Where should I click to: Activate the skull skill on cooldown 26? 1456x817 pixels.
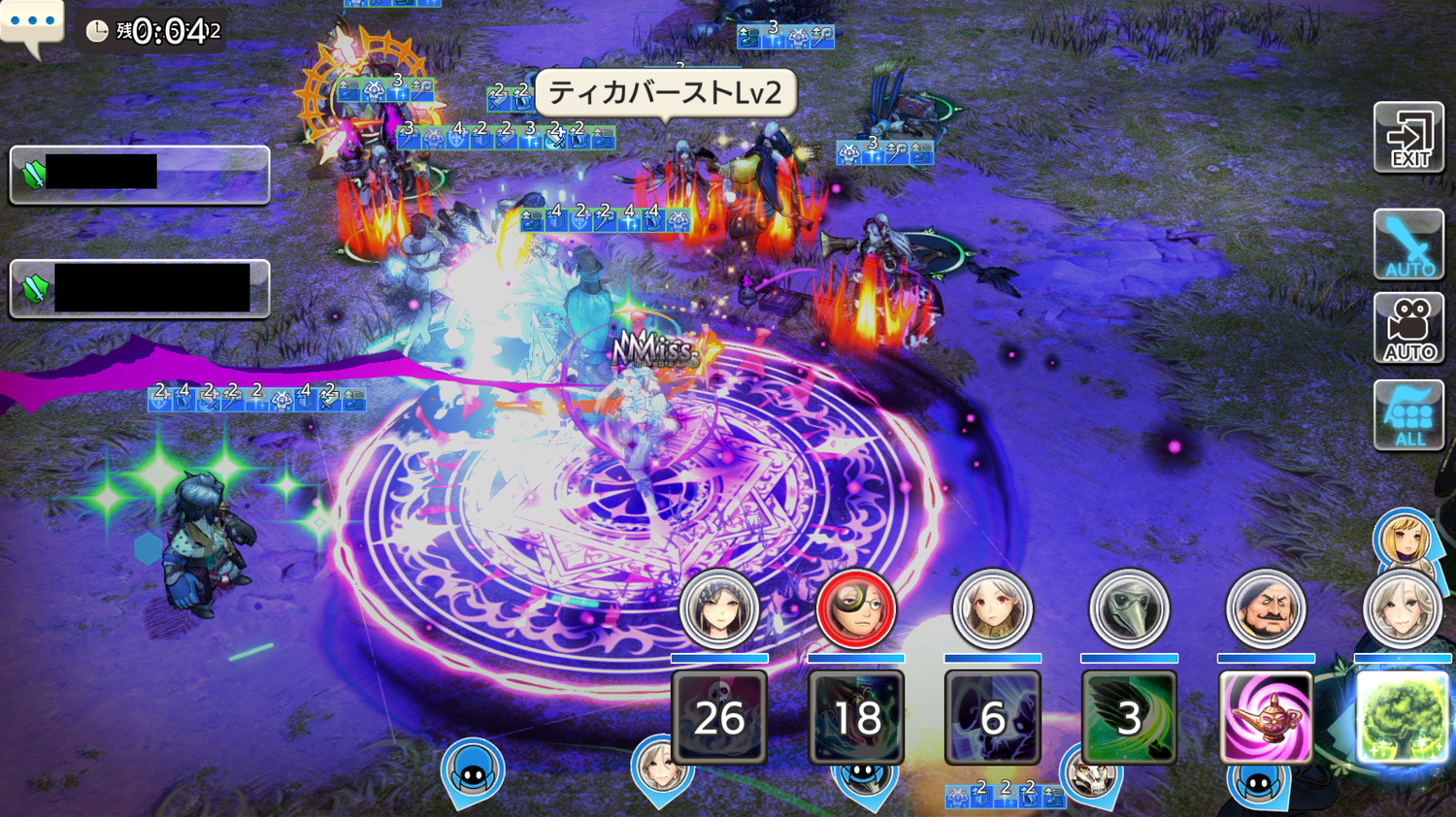719,717
